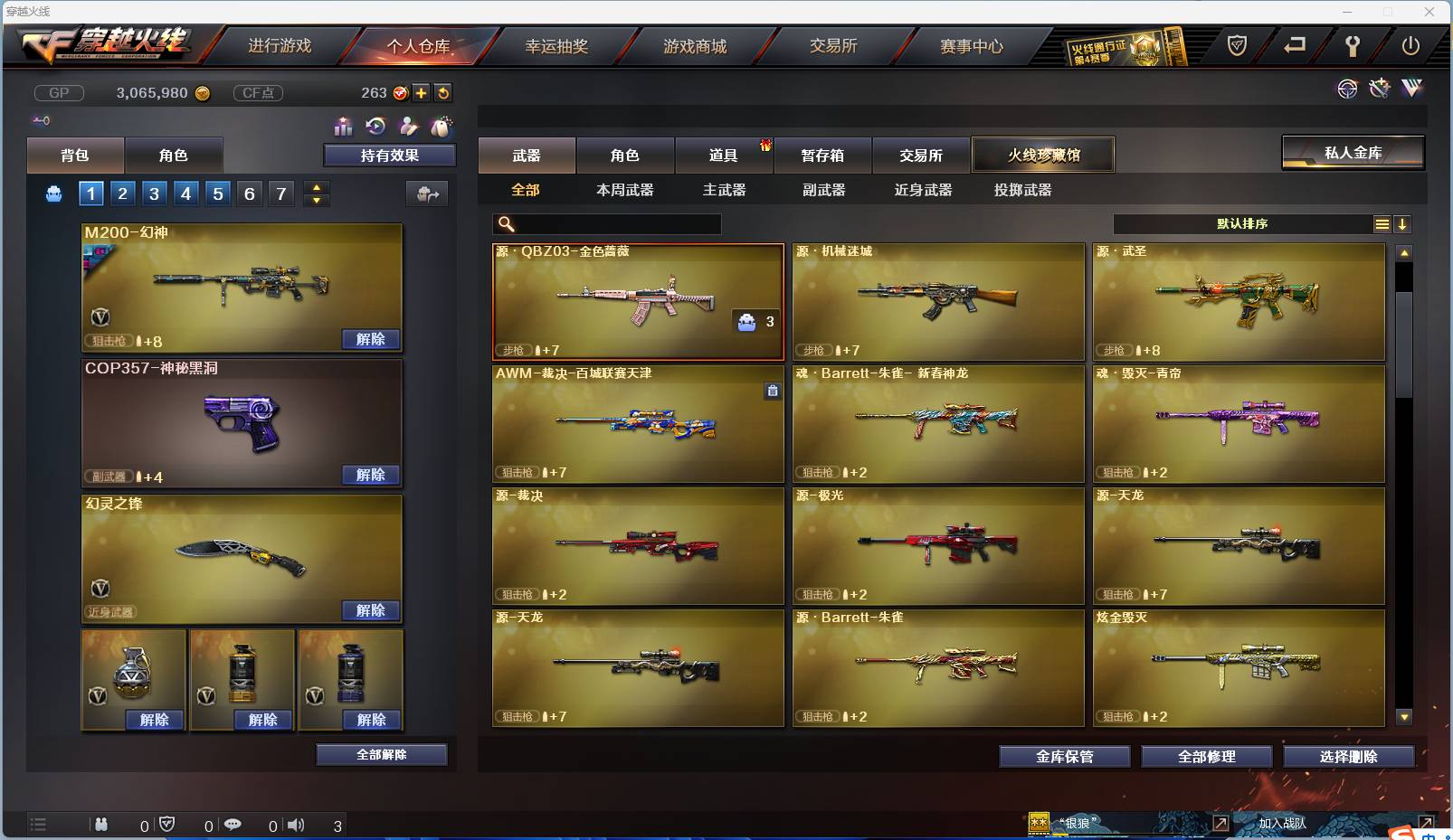Click the V emblem icon at top right
This screenshot has height=840, width=1453.
(1411, 89)
